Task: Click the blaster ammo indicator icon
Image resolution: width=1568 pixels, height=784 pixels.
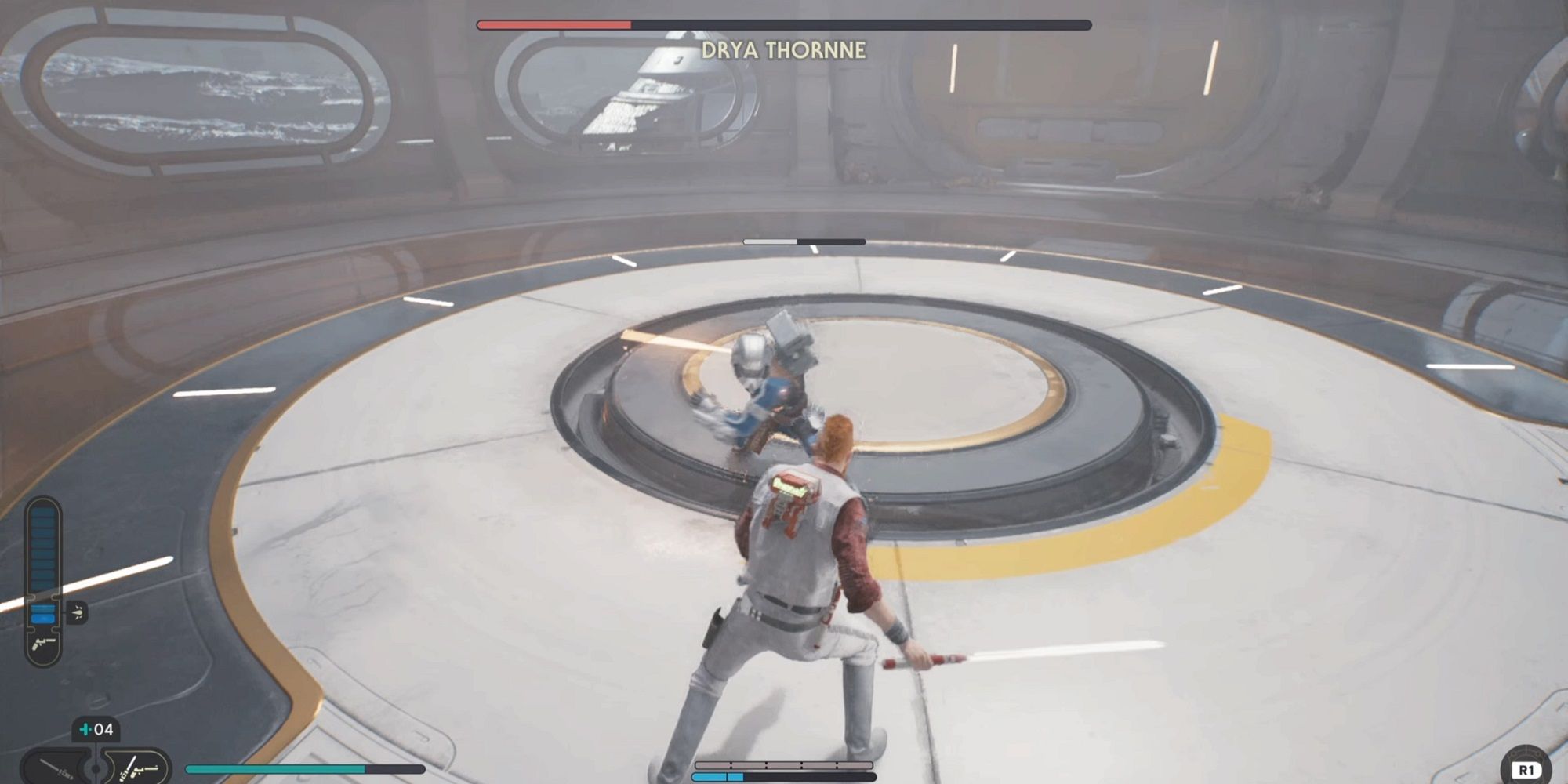Action: click(43, 644)
